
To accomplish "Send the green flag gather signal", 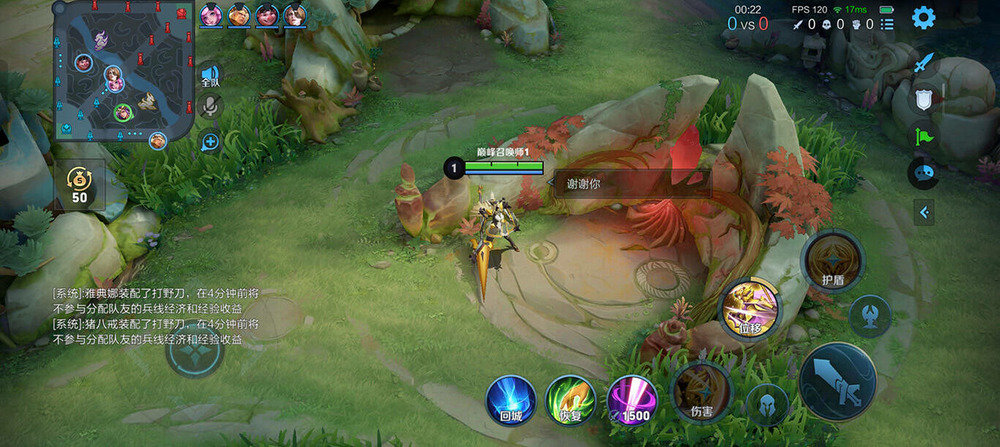I will click(x=924, y=135).
